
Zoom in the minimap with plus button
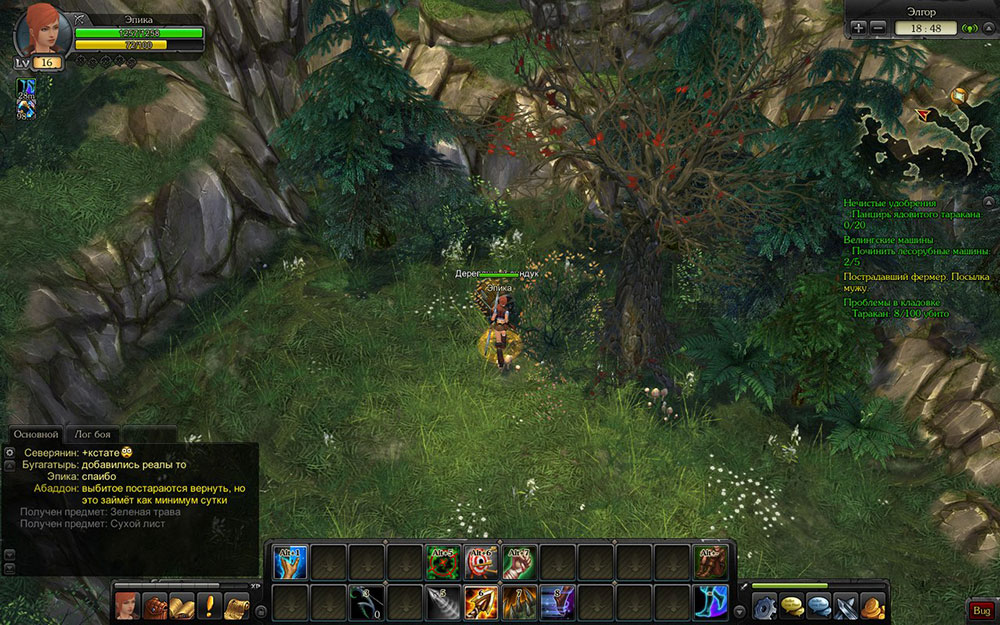[x=859, y=28]
